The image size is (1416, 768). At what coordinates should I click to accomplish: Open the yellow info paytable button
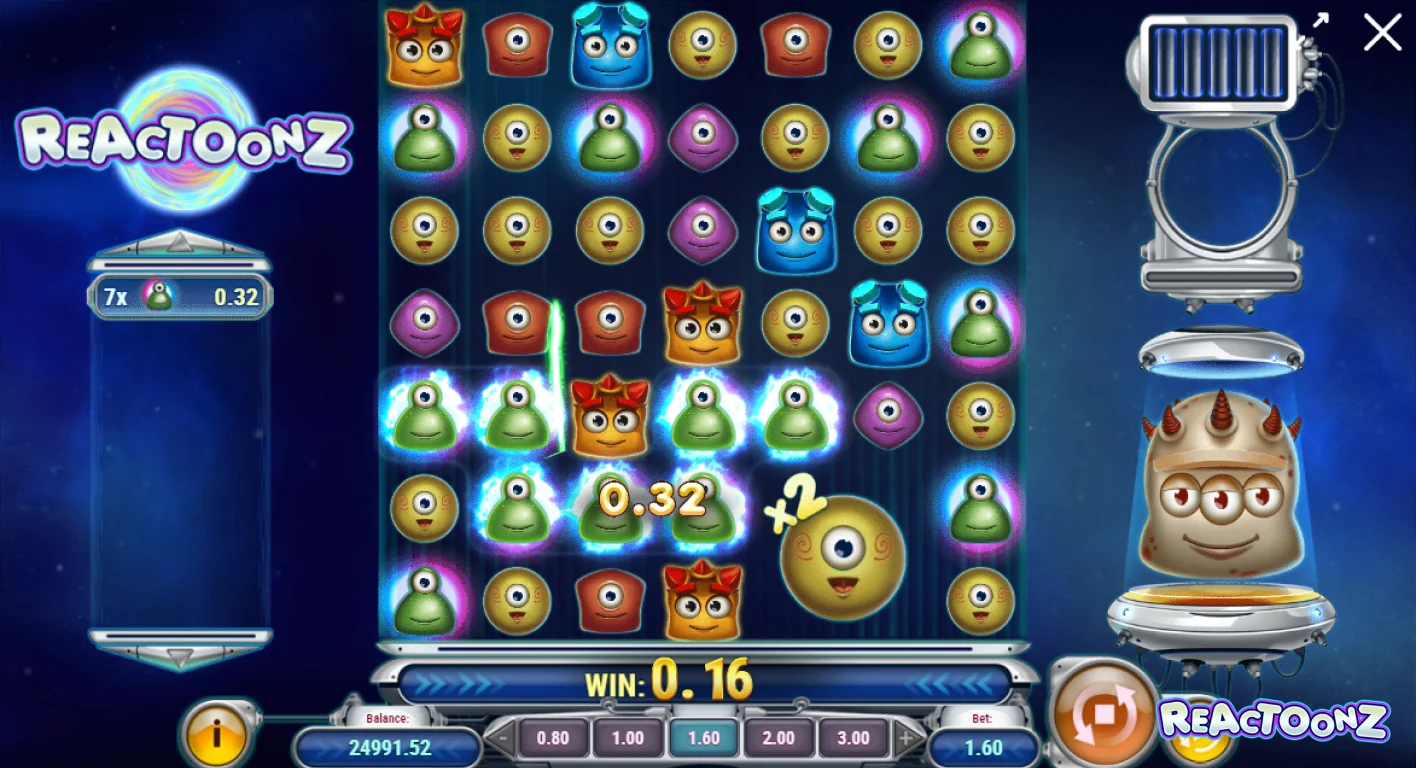[x=217, y=734]
